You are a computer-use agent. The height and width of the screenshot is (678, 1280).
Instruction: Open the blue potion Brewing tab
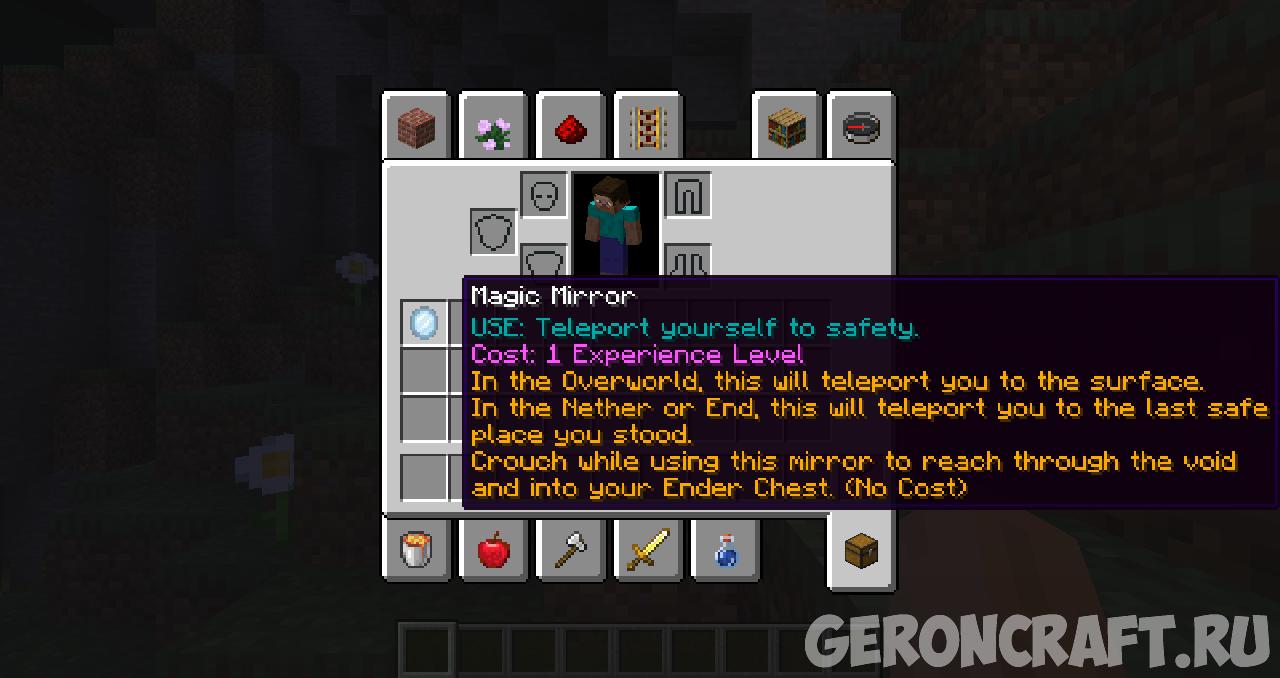click(725, 549)
